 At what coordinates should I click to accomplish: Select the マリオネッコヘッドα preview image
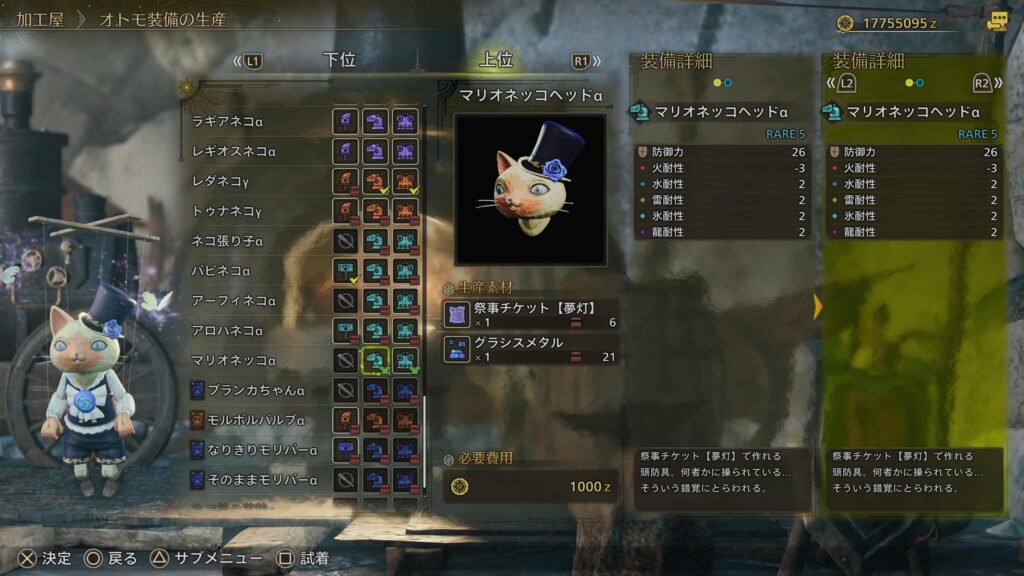point(530,189)
